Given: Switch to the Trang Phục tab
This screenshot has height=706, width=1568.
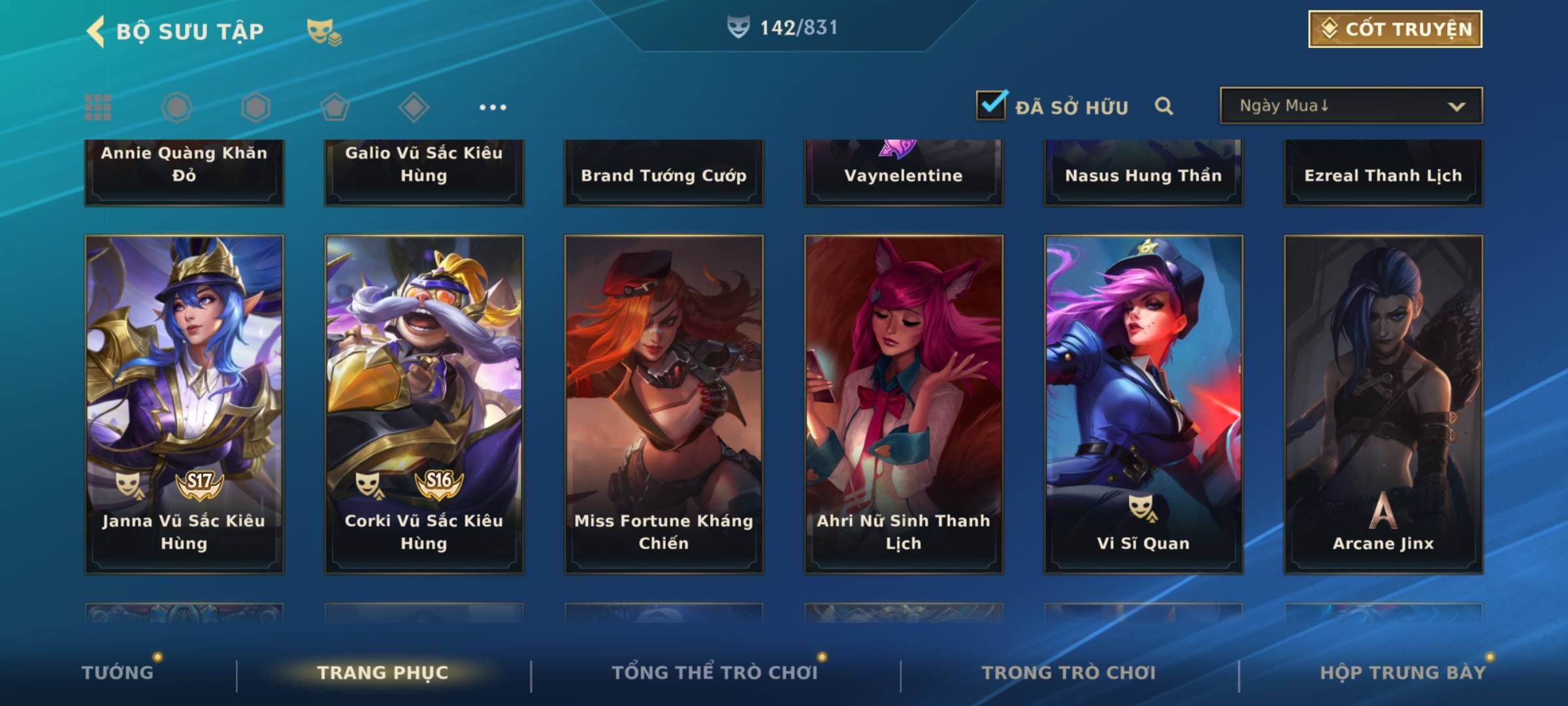Looking at the screenshot, I should (x=383, y=673).
